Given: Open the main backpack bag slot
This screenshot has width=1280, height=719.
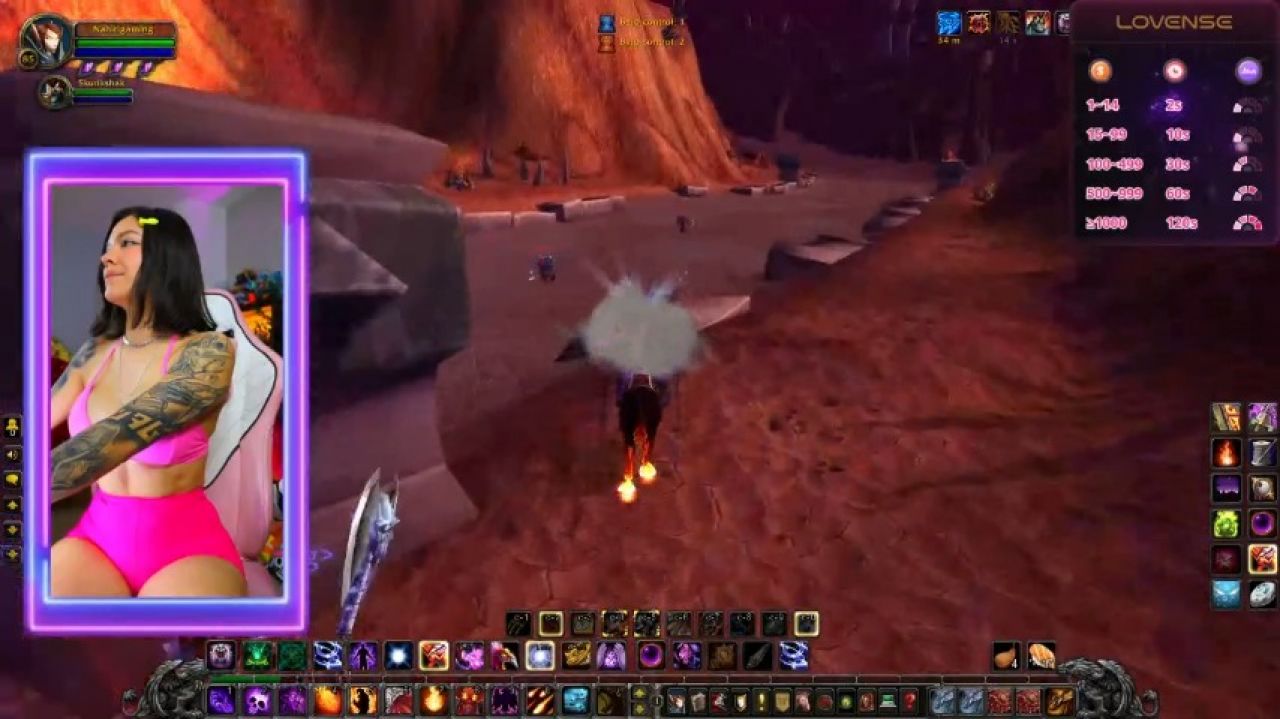Looking at the screenshot, I should (x=1059, y=700).
